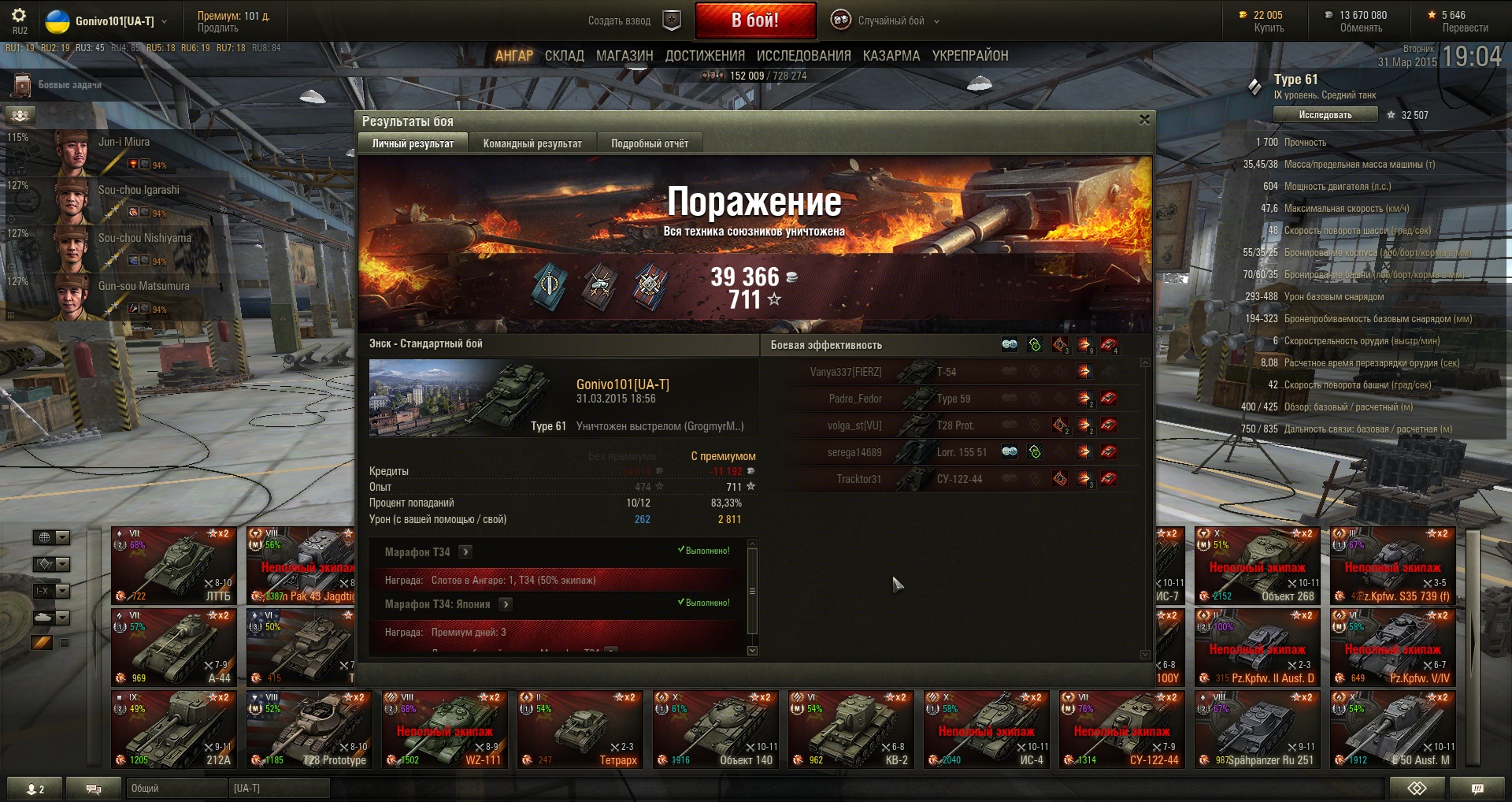Open the УКРЕПРАЙОН section
The height and width of the screenshot is (802, 1512).
970,56
